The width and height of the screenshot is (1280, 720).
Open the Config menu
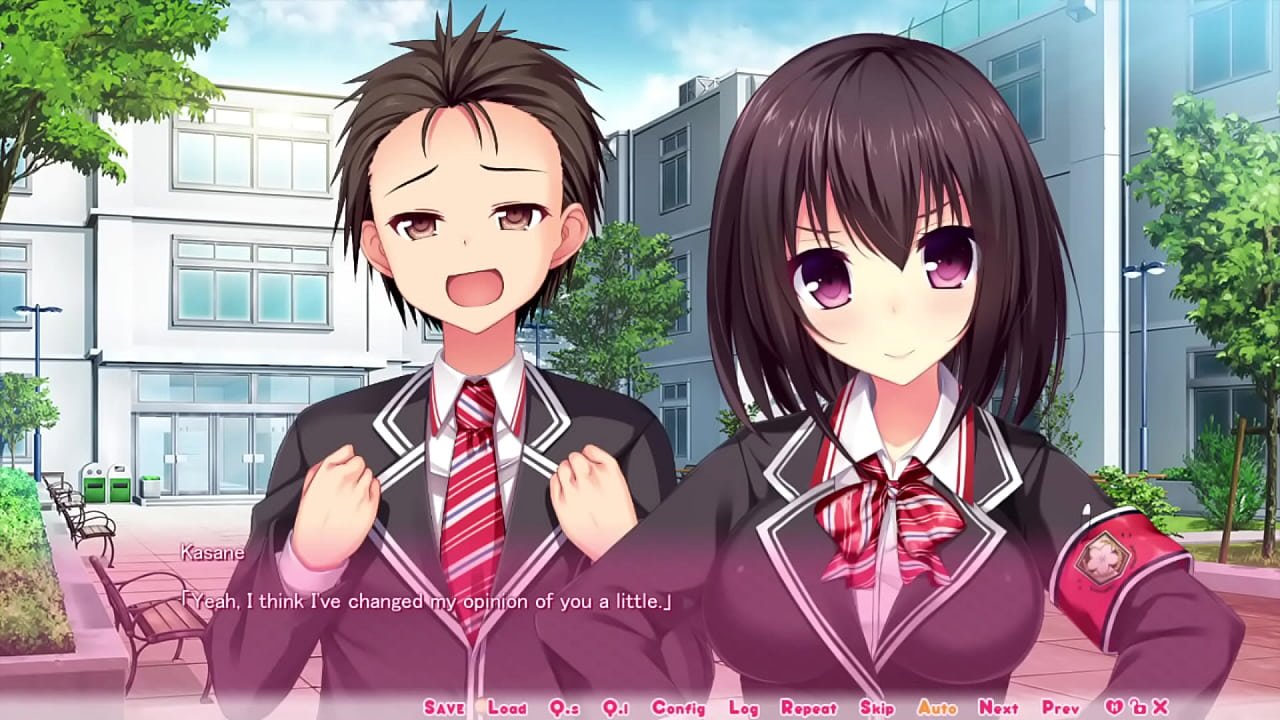point(678,706)
